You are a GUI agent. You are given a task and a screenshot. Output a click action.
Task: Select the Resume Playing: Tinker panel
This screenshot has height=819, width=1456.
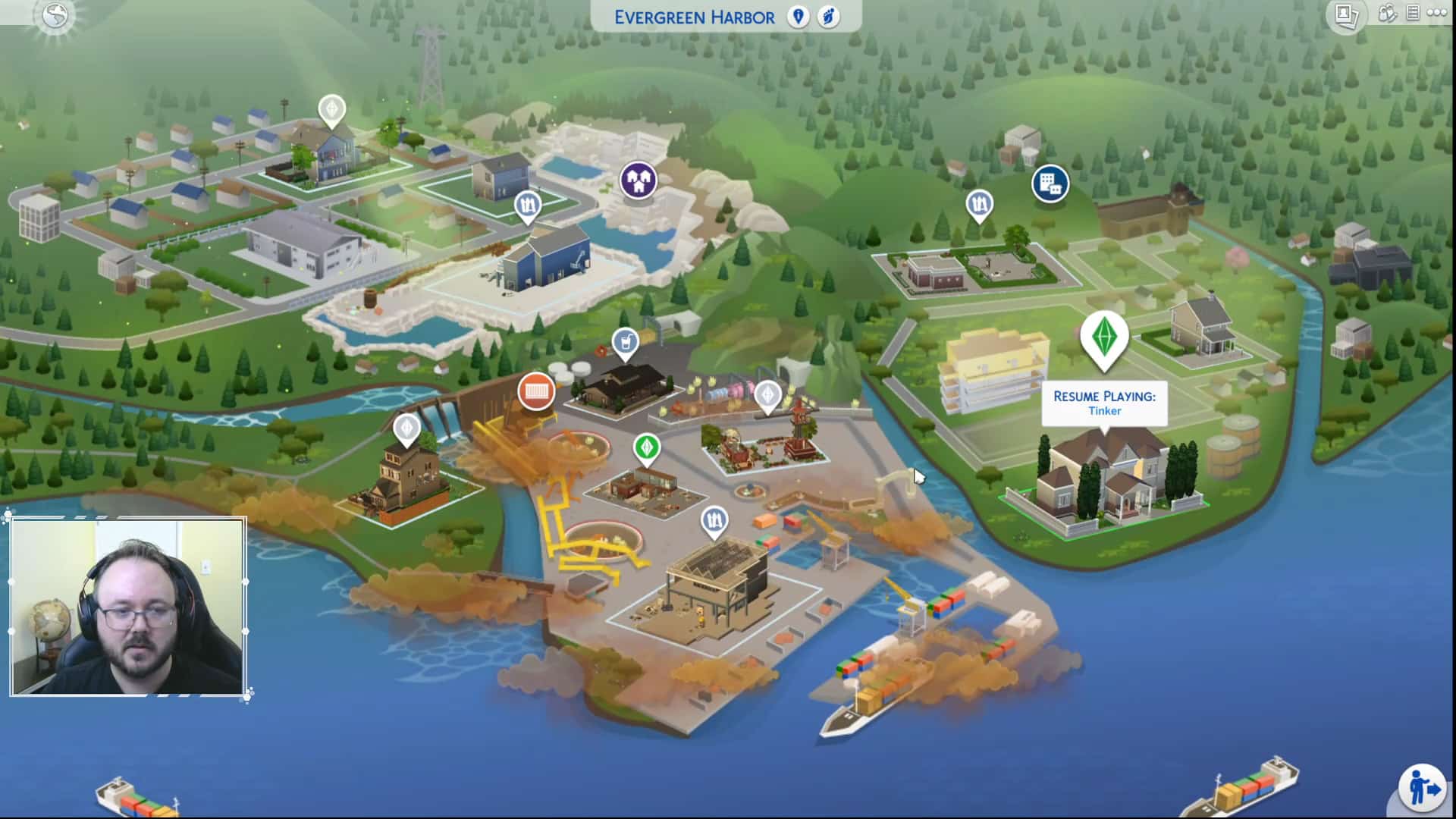point(1103,403)
